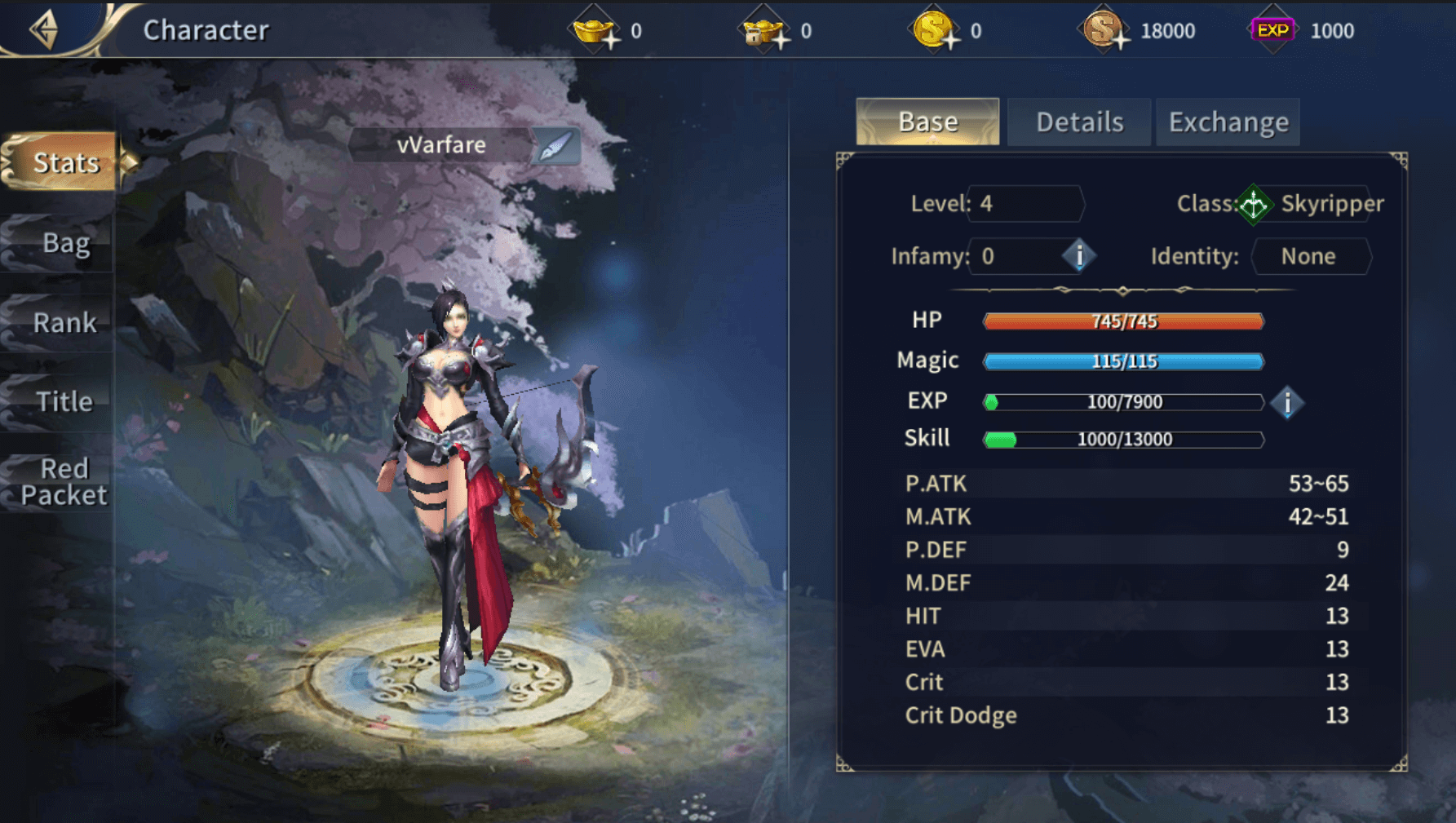This screenshot has width=1456, height=823.
Task: Open the Rank menu
Action: pyautogui.click(x=64, y=322)
